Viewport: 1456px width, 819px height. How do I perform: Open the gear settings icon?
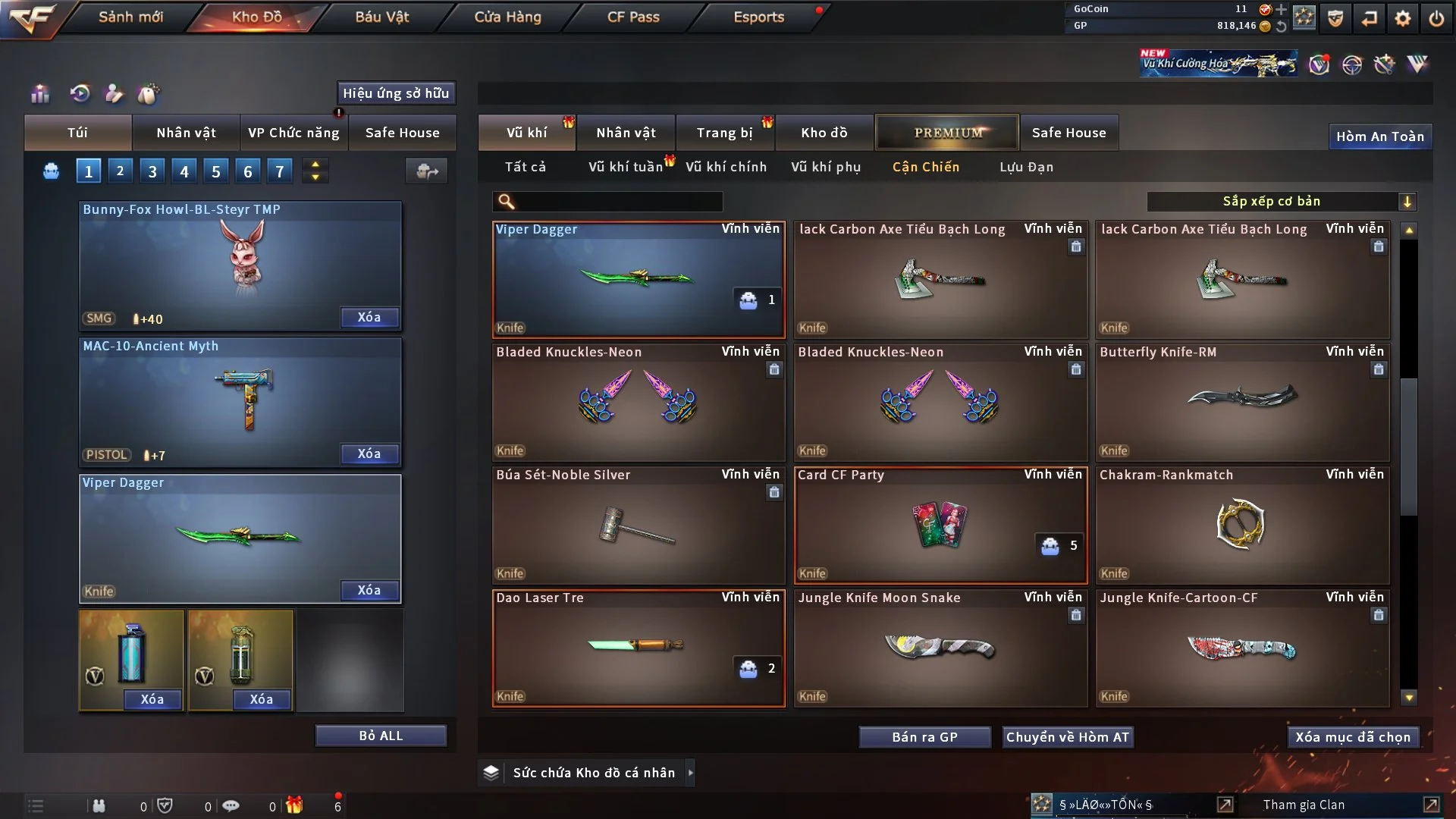point(1403,17)
